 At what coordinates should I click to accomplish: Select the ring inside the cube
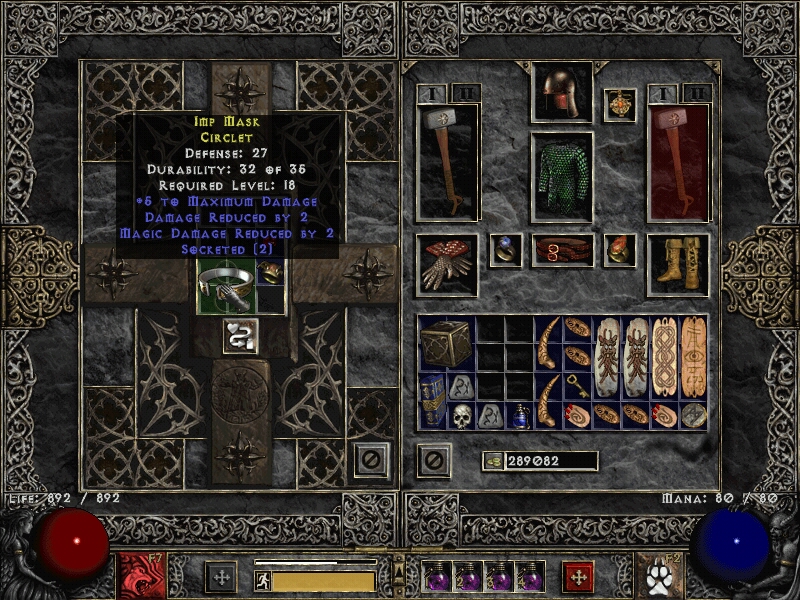click(x=271, y=273)
